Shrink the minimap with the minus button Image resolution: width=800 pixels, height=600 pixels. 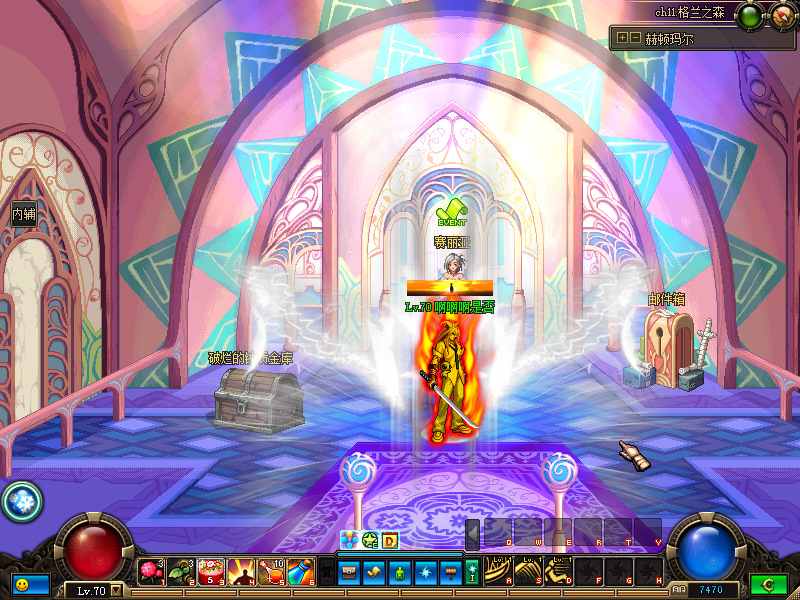tap(634, 38)
